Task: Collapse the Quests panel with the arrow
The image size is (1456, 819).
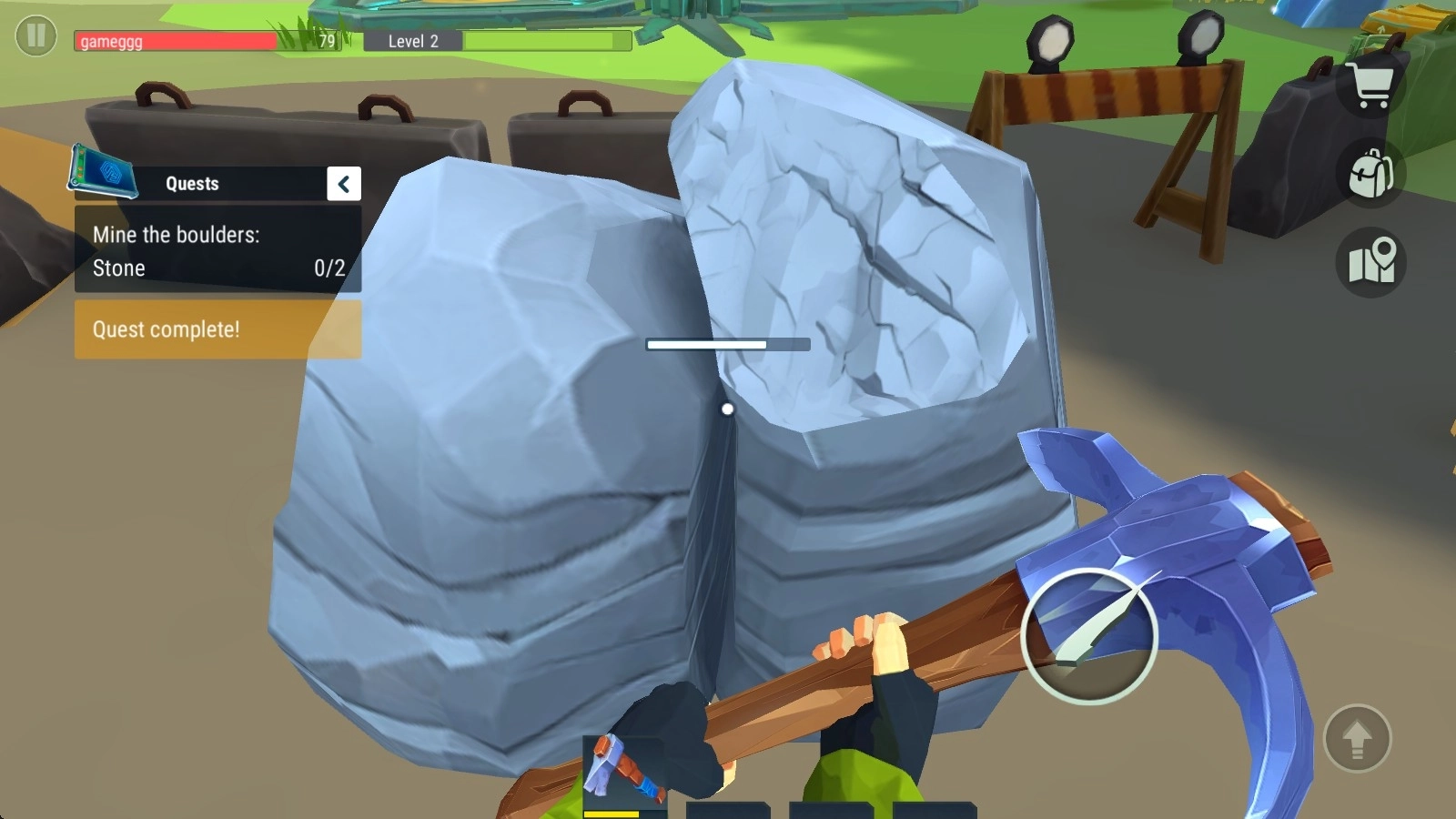Action: click(344, 184)
